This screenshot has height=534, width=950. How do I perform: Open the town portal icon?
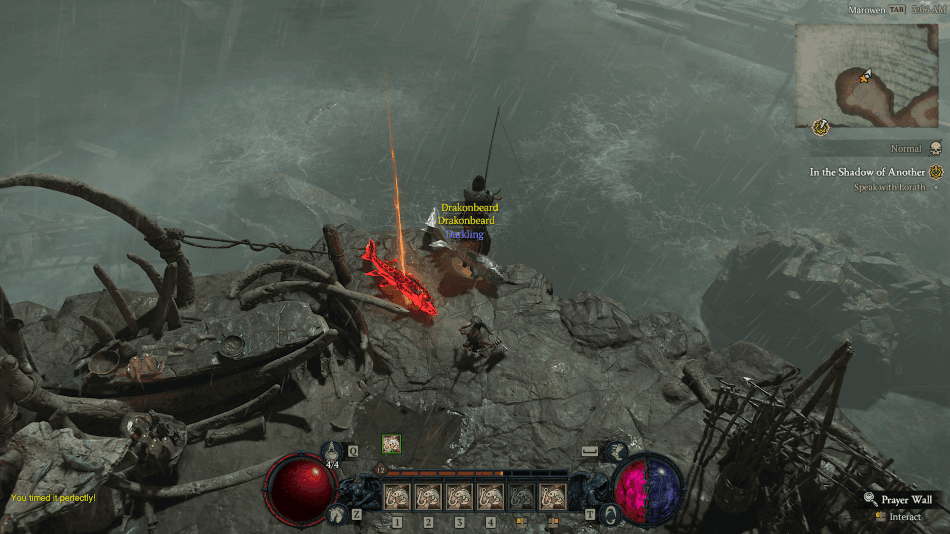pyautogui.click(x=616, y=513)
